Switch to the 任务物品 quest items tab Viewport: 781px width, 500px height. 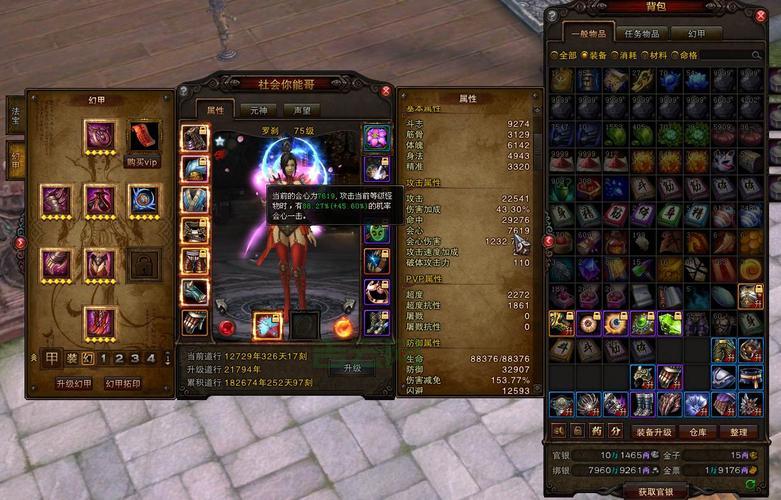[642, 34]
